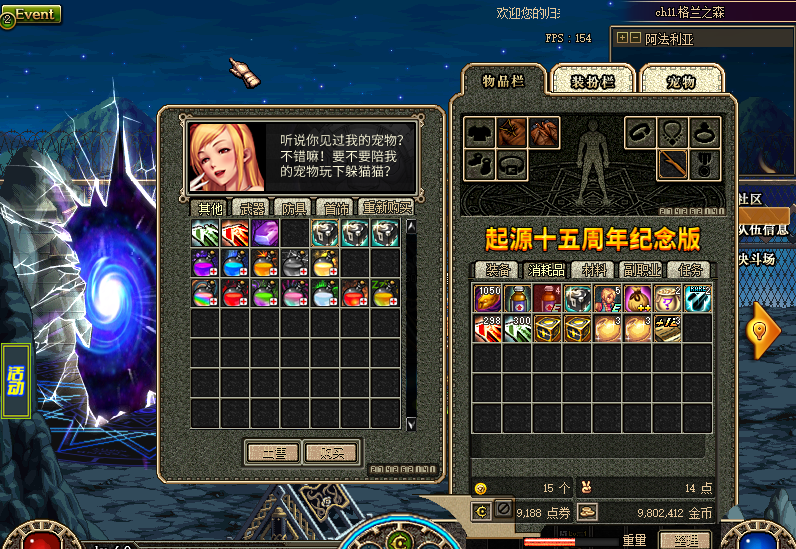The height and width of the screenshot is (549, 796).
Task: Switch to the 装扮栏 avatar tab
Action: coord(592,82)
